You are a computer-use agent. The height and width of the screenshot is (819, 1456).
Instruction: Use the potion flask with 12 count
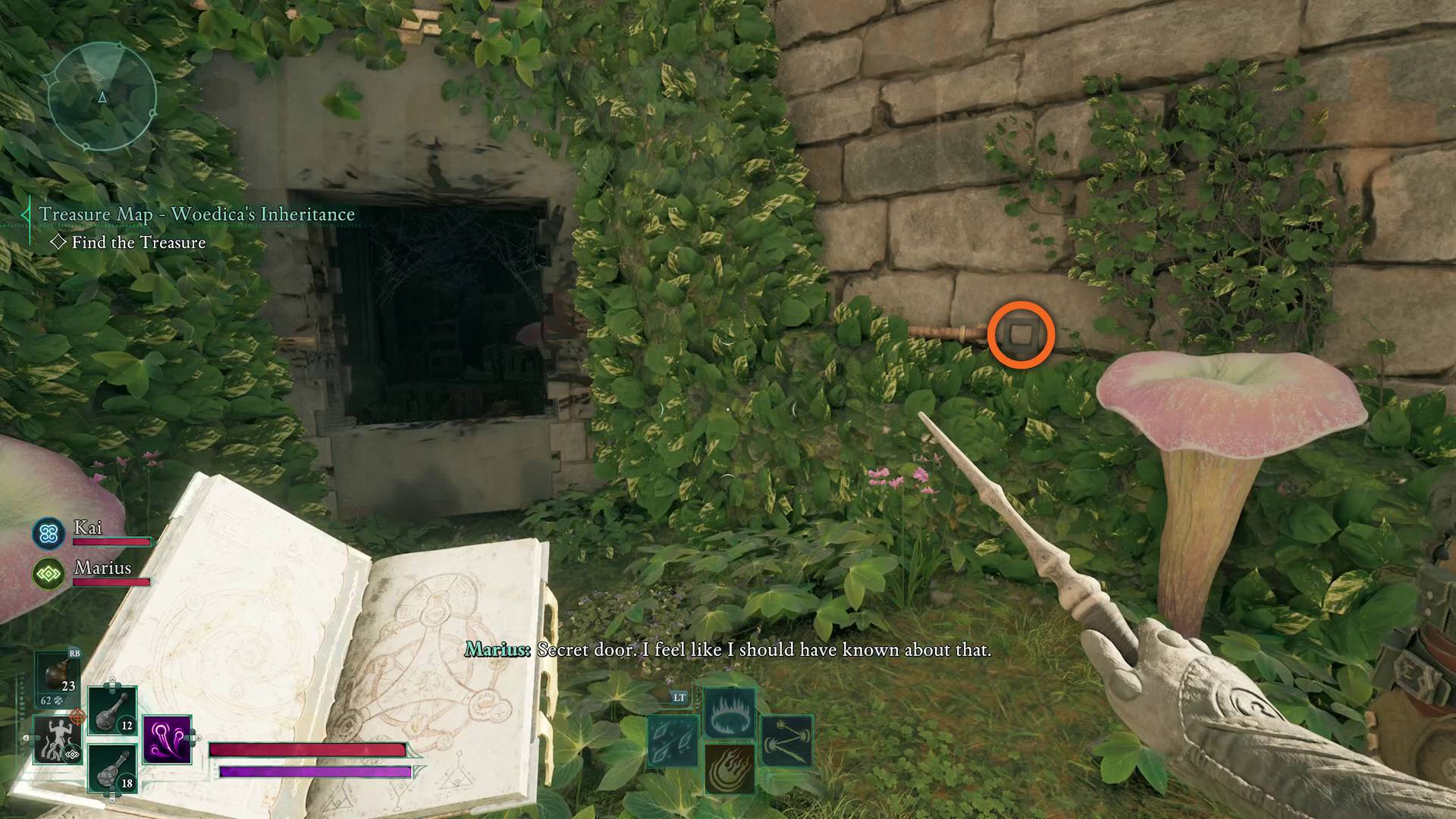[112, 711]
